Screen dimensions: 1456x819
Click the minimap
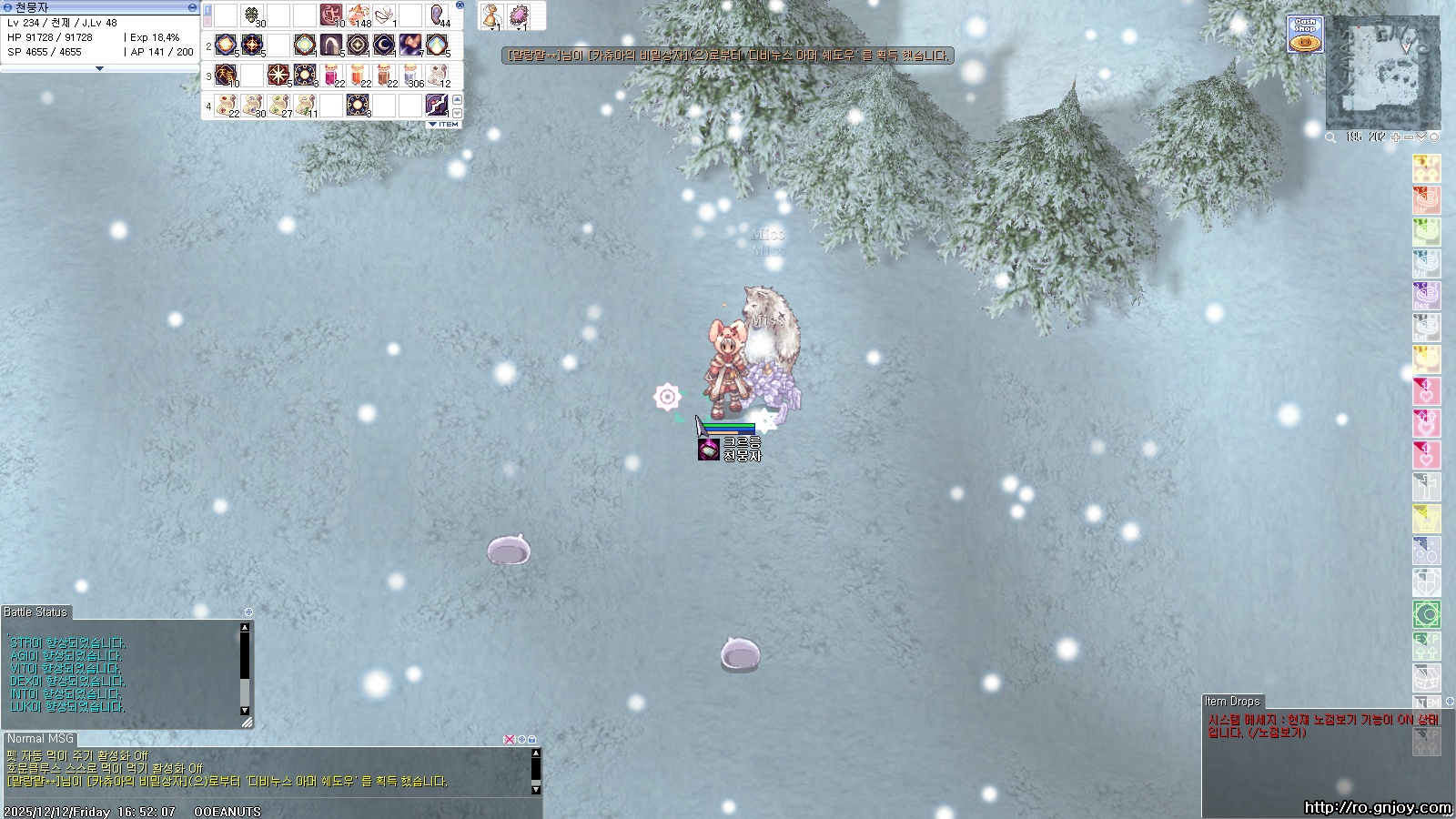click(1383, 73)
